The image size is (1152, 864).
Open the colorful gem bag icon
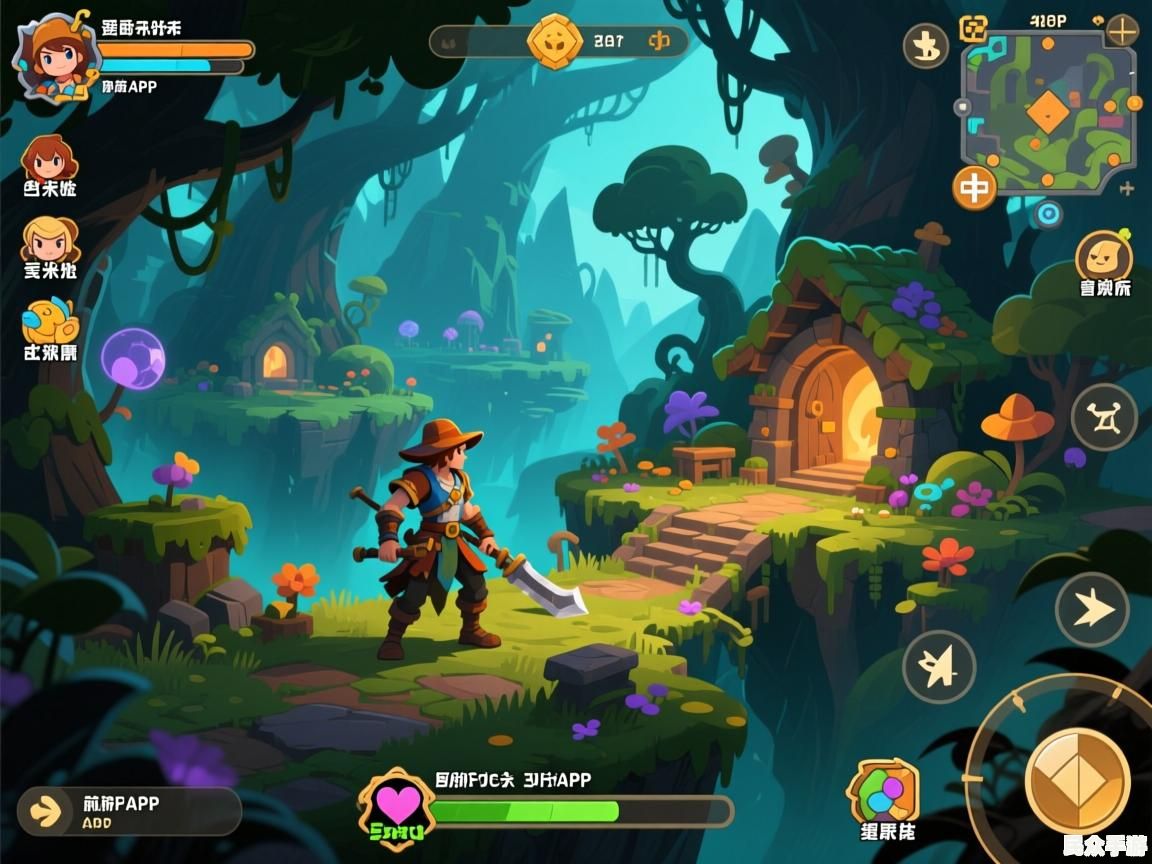pos(883,792)
